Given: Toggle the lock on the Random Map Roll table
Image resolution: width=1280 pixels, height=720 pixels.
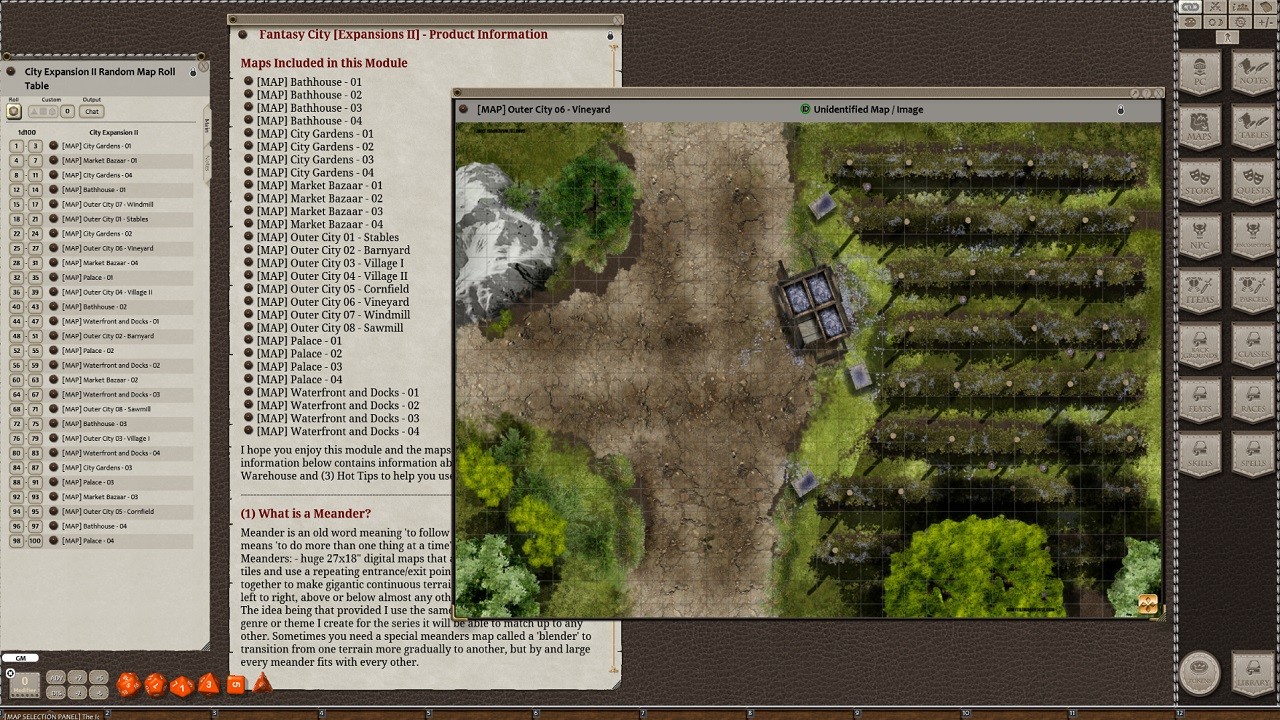Looking at the screenshot, I should click(194, 71).
